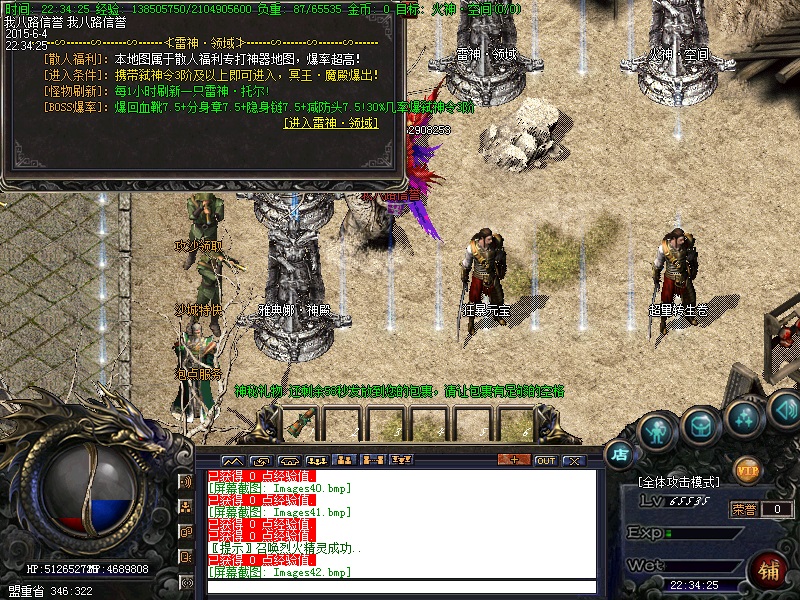
Task: Click the 荣誉 honor button
Action: point(744,509)
